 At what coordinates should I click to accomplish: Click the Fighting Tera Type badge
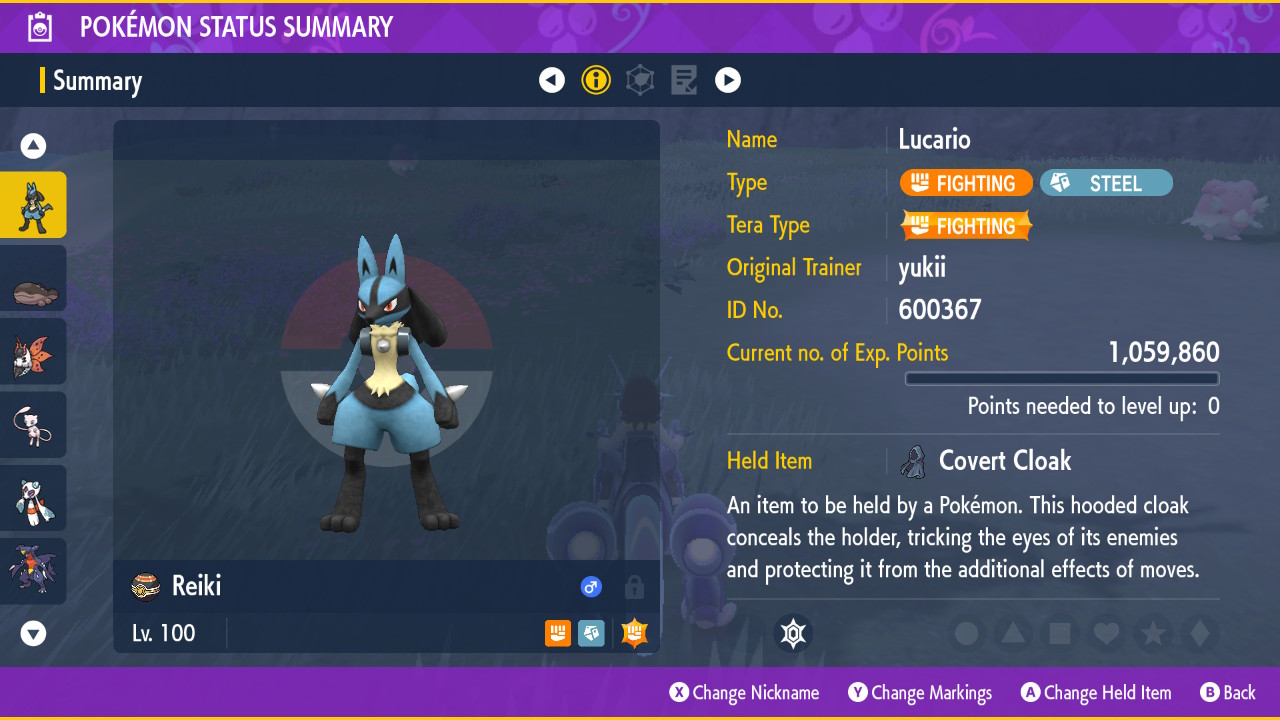pos(966,226)
